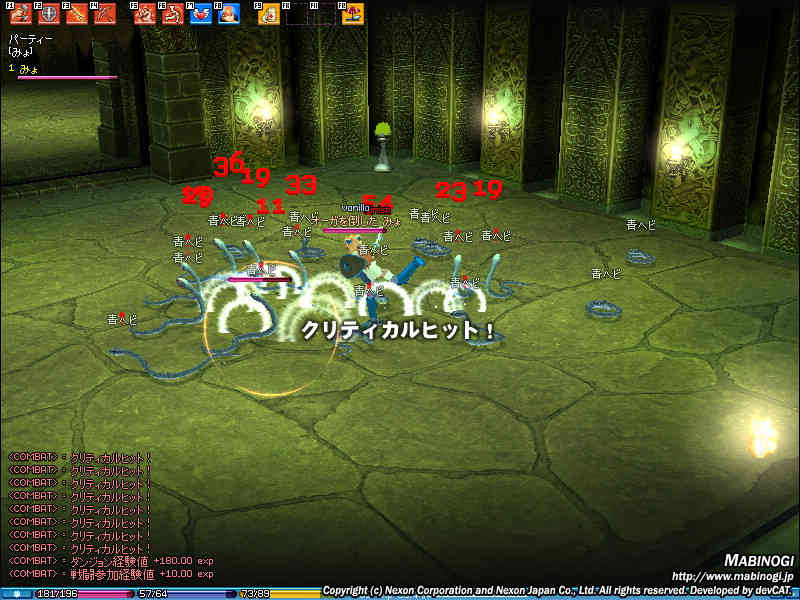The image size is (800, 600).
Task: Use the blue winged heart skill
Action: (201, 14)
